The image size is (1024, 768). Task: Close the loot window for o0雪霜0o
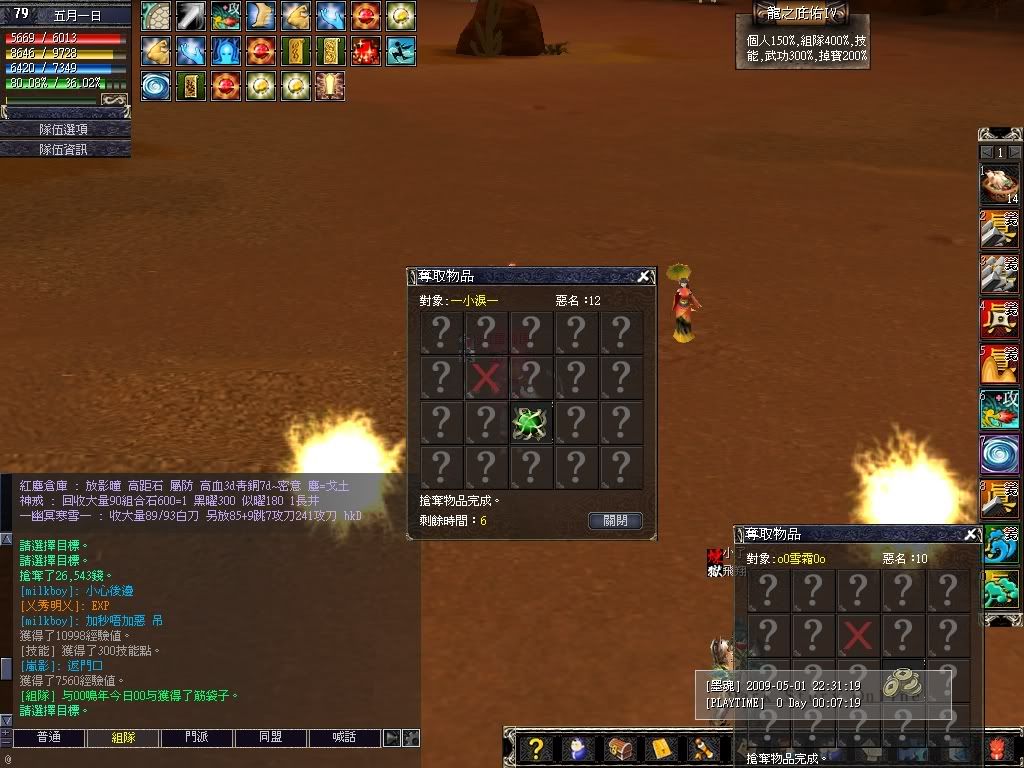(x=970, y=535)
